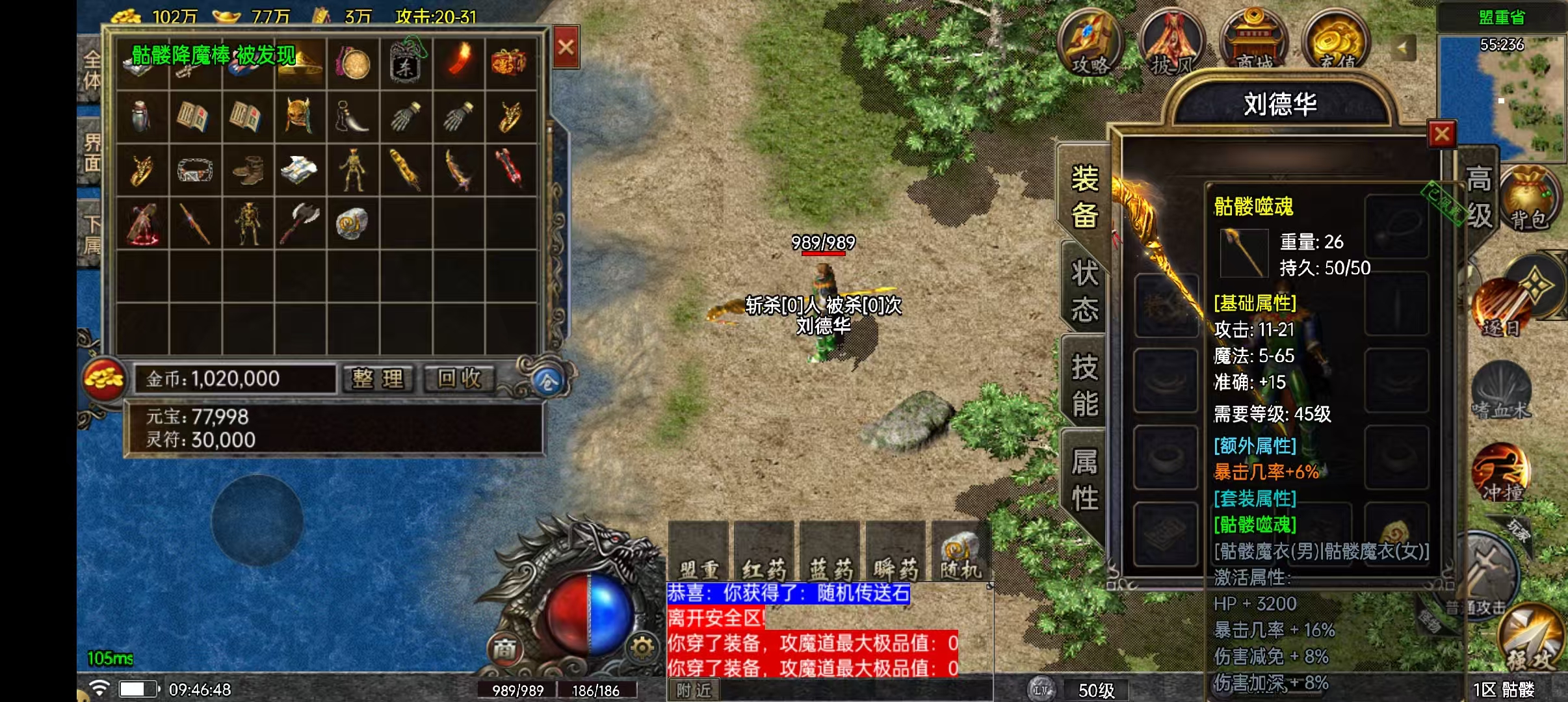This screenshot has width=1568, height=702.
Task: Select the 装备 equipment tab
Action: click(1084, 196)
